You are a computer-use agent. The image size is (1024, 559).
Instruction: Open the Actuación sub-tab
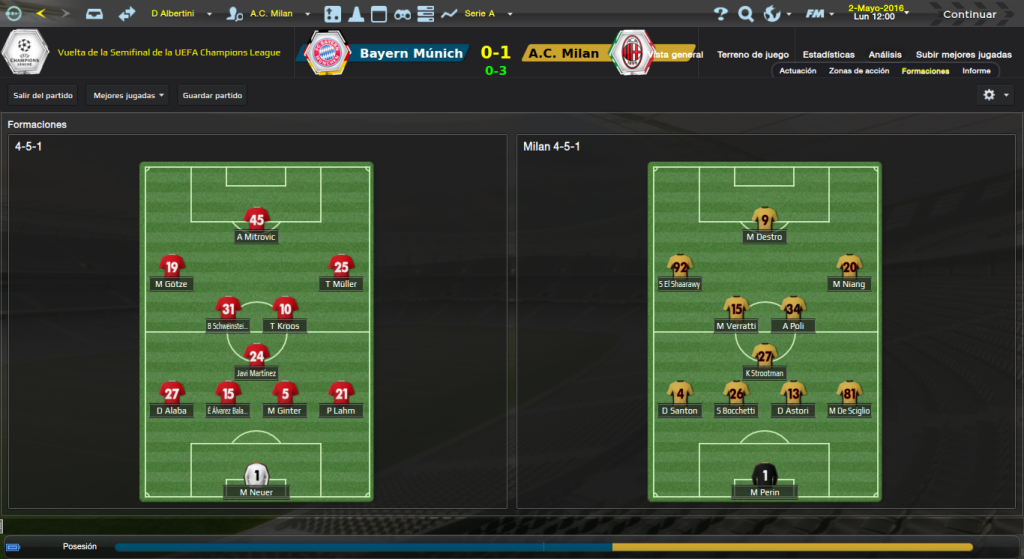click(798, 71)
